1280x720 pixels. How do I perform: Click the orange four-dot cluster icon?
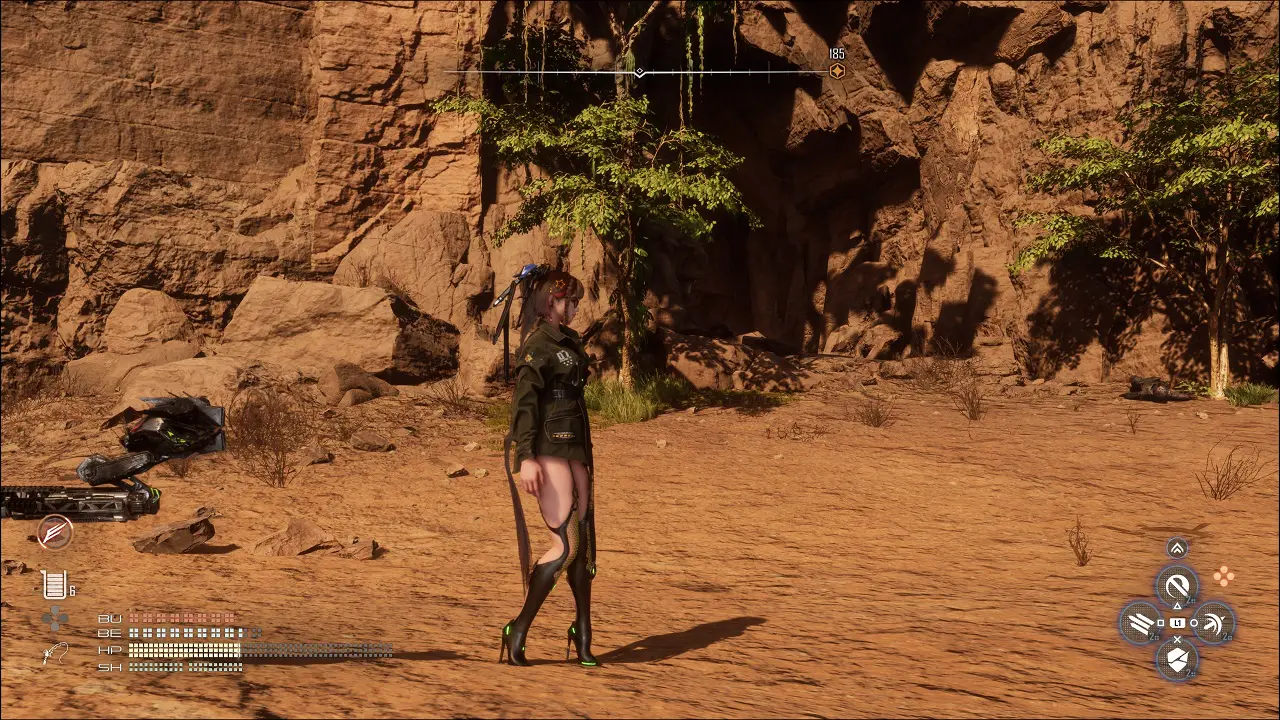[x=1223, y=576]
